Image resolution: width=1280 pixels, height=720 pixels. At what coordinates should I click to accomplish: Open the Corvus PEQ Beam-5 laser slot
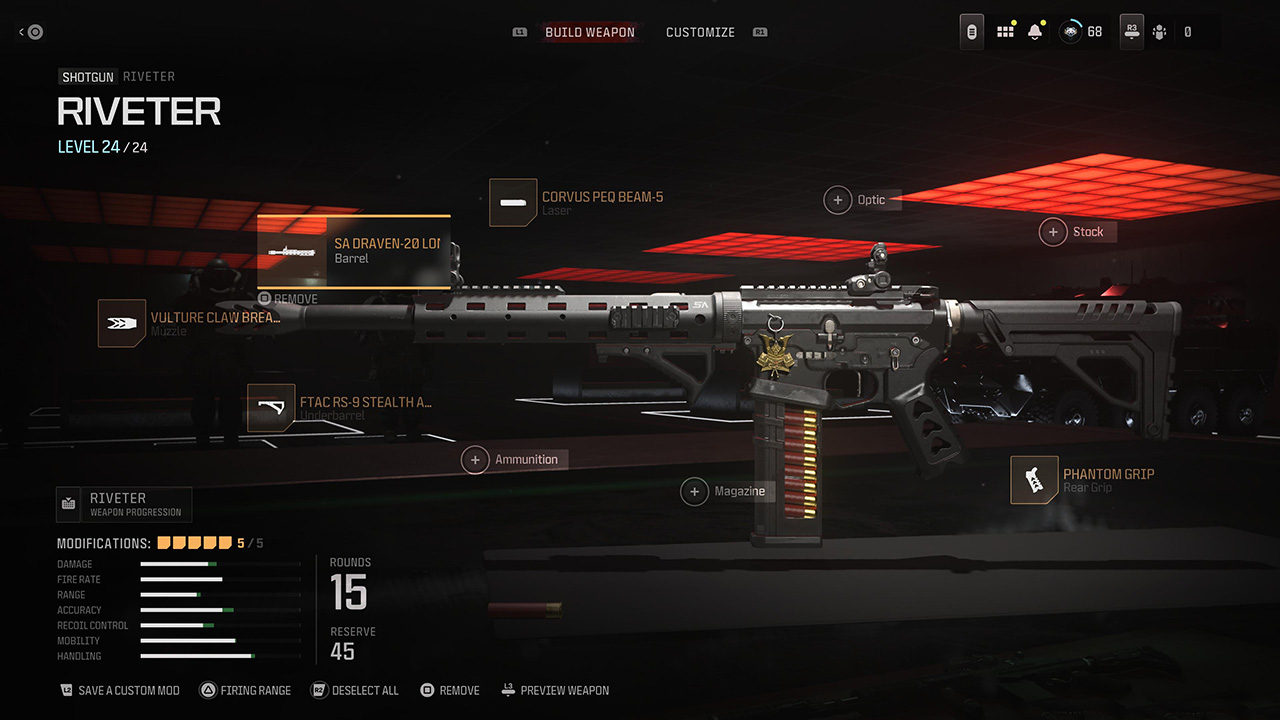point(576,203)
